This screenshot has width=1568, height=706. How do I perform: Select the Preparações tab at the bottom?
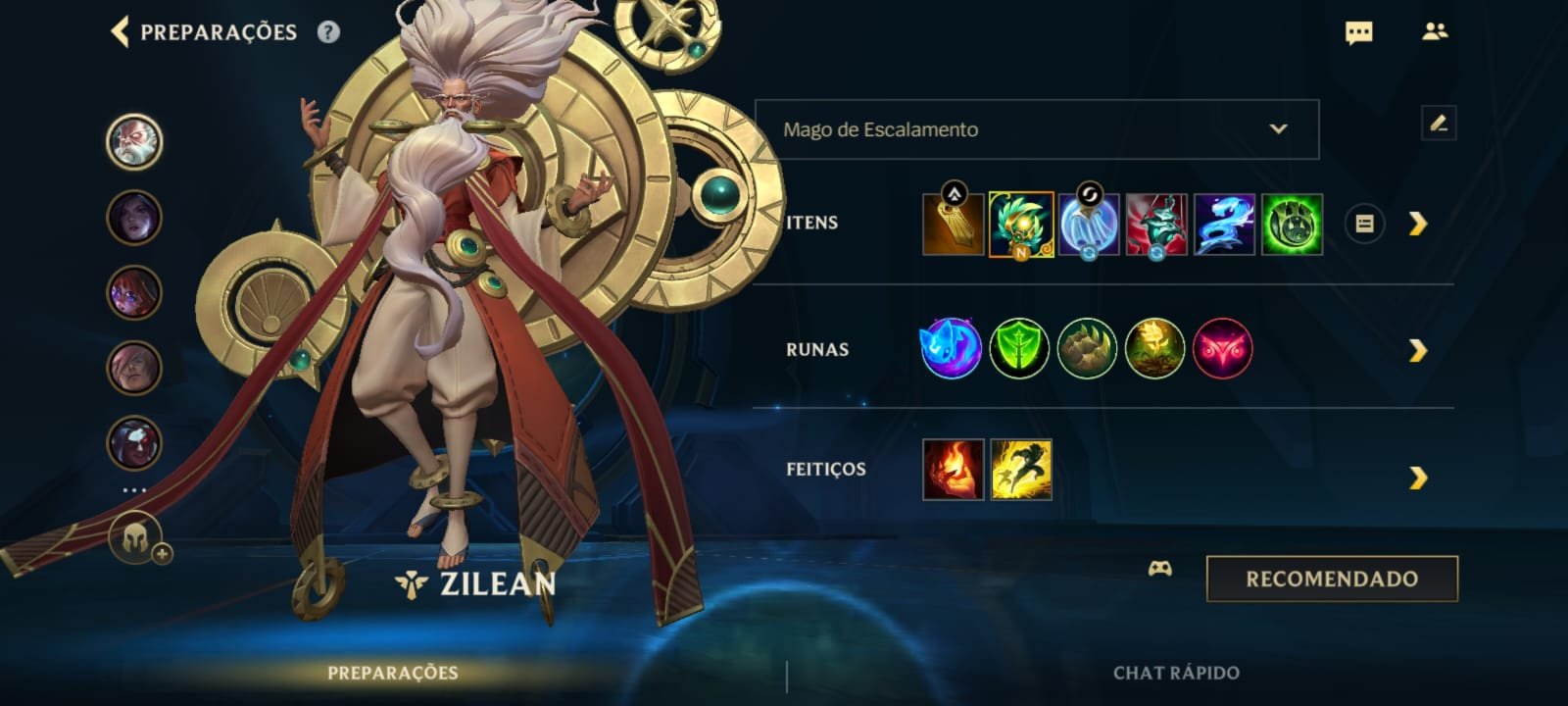(x=392, y=674)
